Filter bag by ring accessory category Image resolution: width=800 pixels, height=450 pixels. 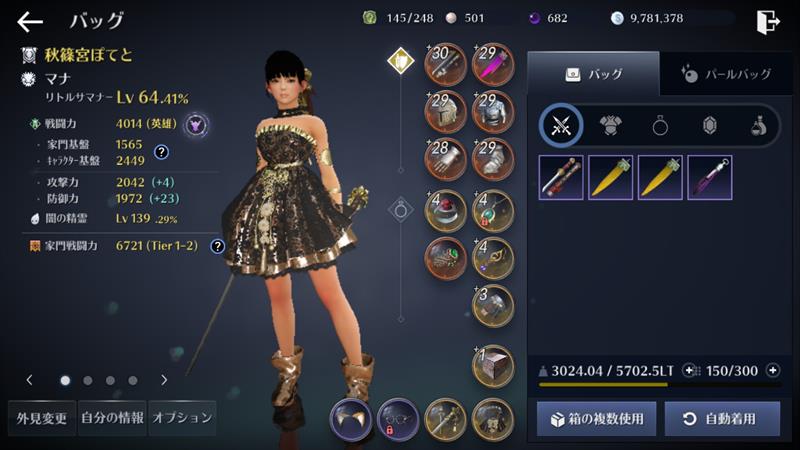coord(661,126)
